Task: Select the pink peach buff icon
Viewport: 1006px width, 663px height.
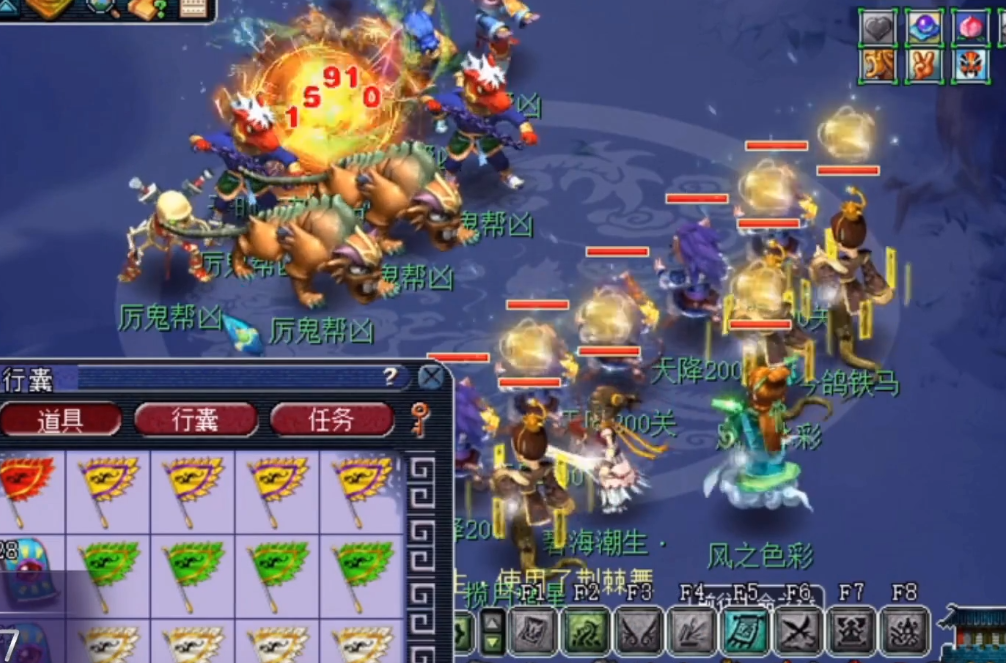Action: (970, 27)
